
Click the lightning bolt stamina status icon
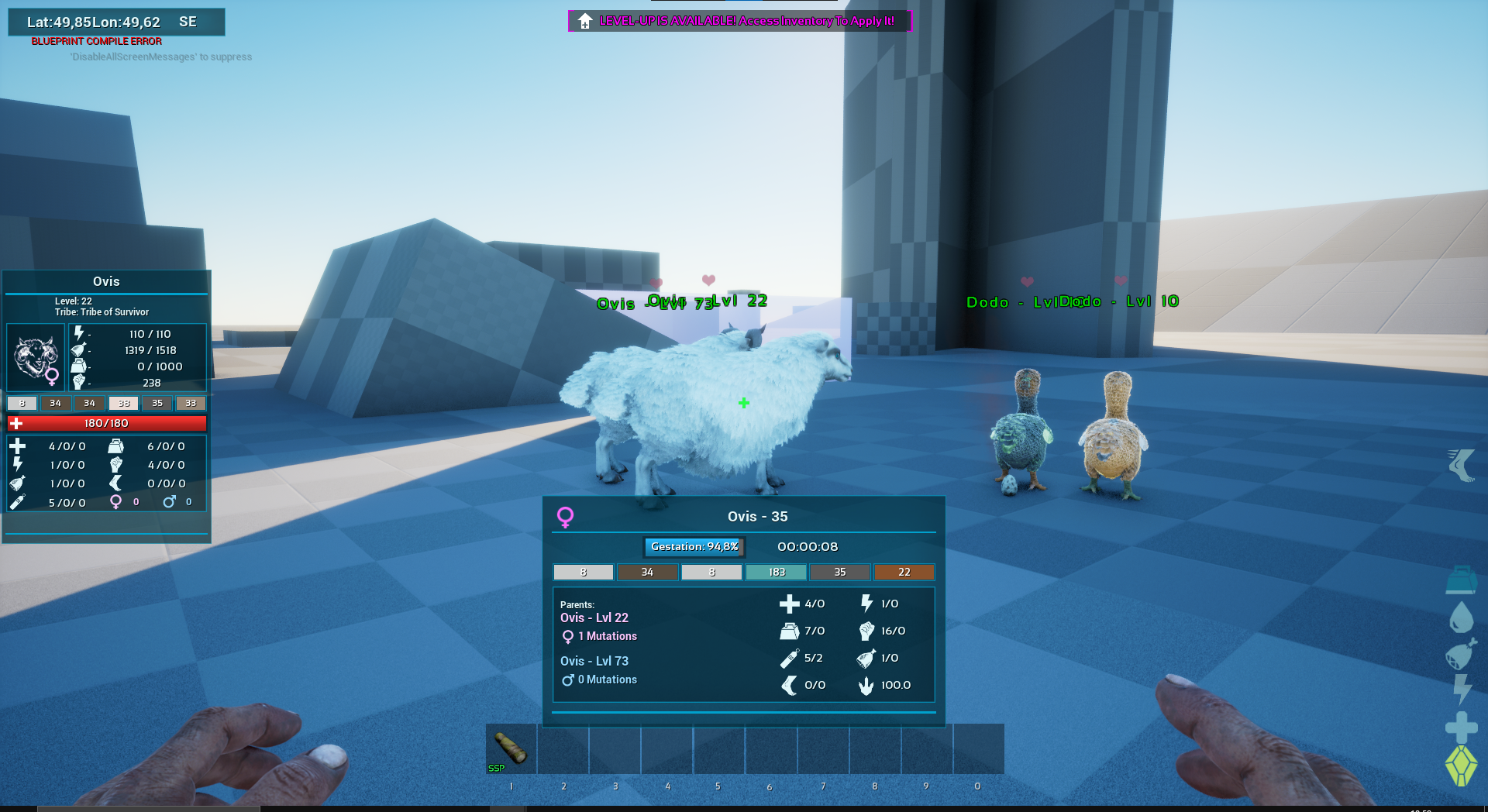[1462, 689]
